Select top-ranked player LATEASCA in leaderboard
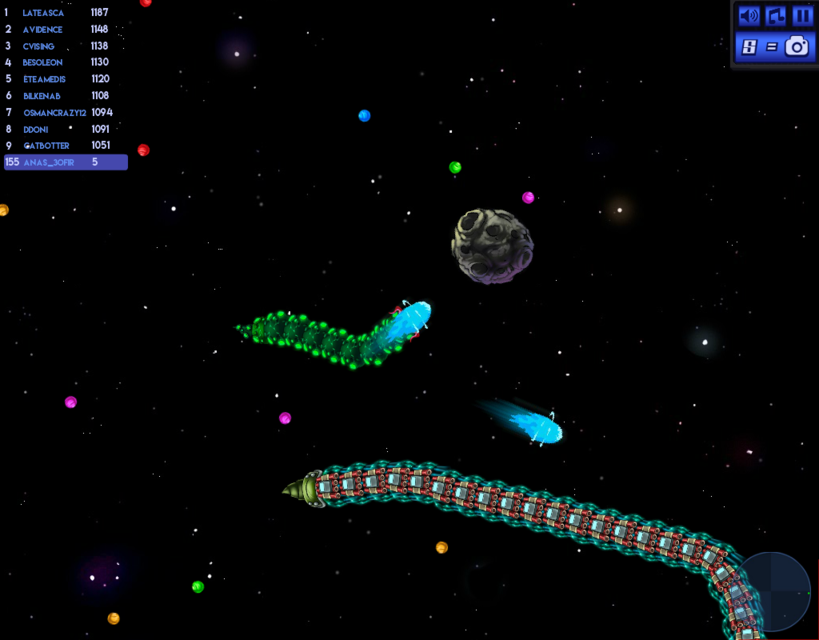The width and height of the screenshot is (819, 640). click(60, 13)
